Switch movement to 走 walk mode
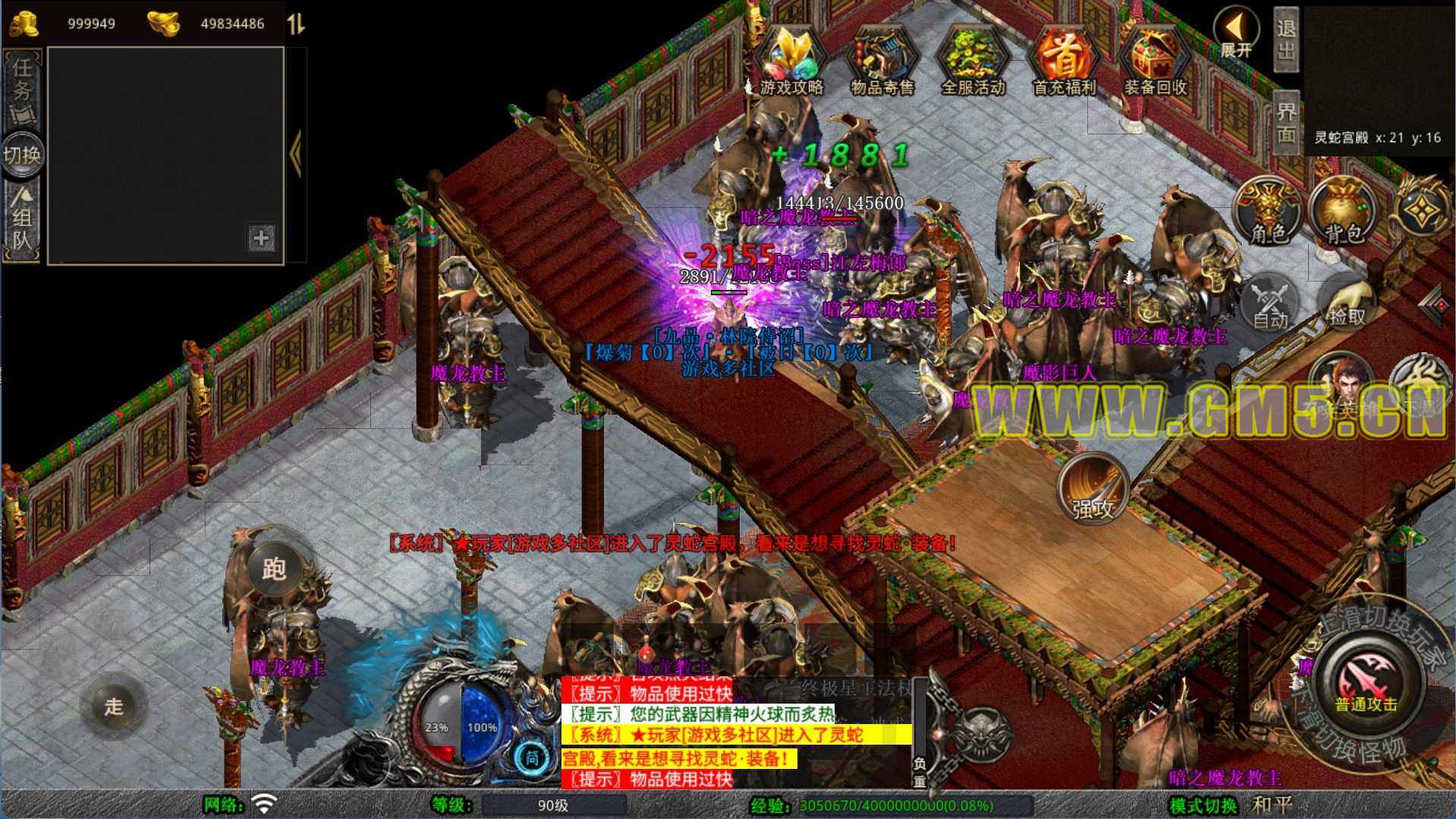 (114, 706)
